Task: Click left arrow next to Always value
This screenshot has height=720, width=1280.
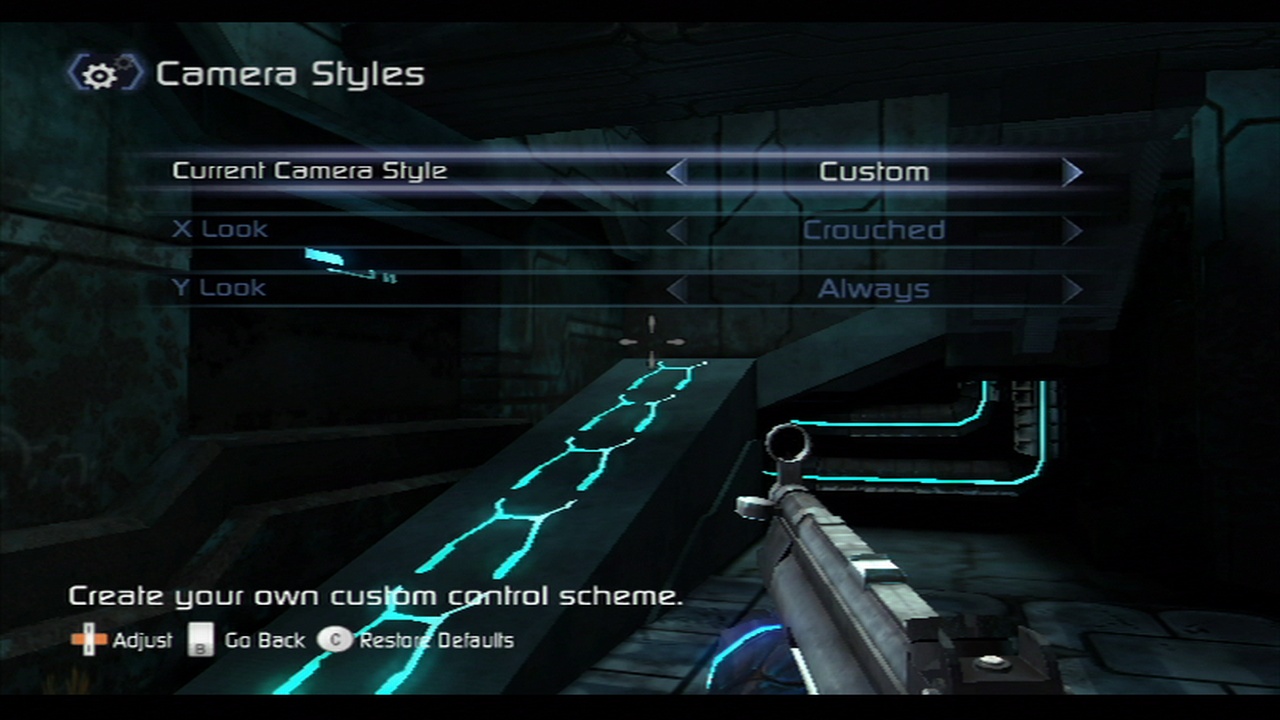Action: [x=677, y=290]
